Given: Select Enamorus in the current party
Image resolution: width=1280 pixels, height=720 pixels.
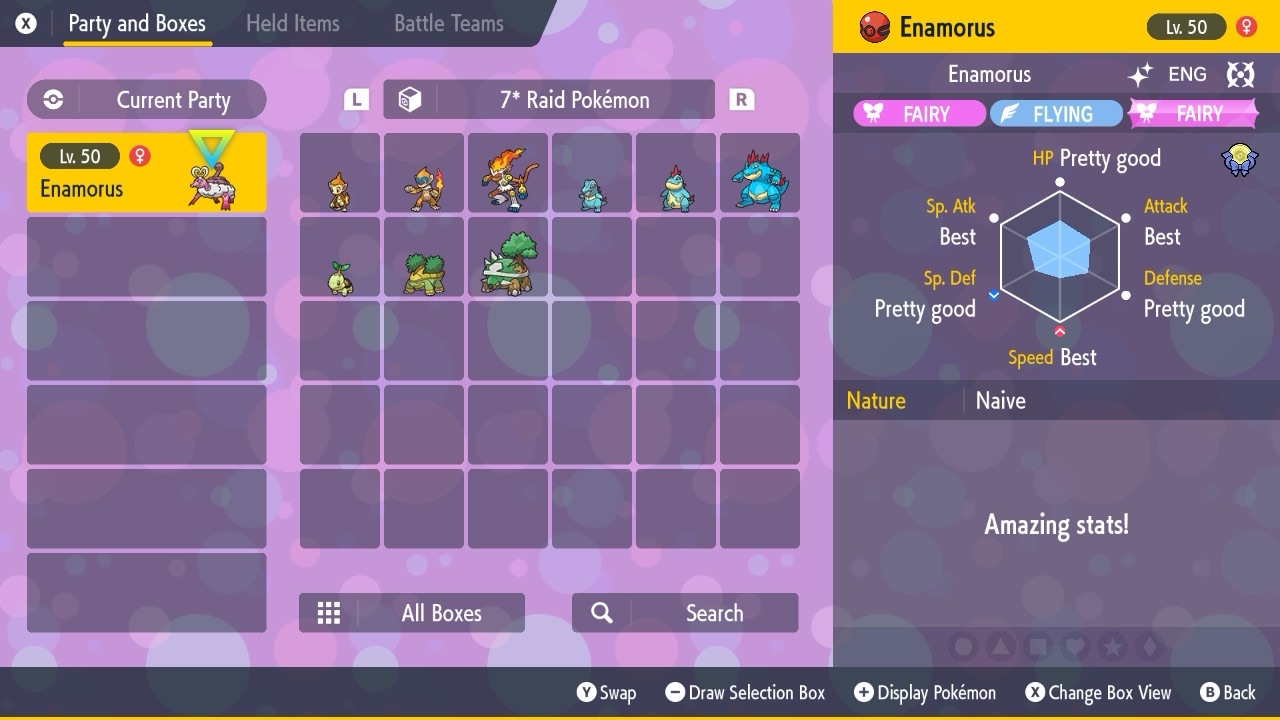Looking at the screenshot, I should point(146,173).
